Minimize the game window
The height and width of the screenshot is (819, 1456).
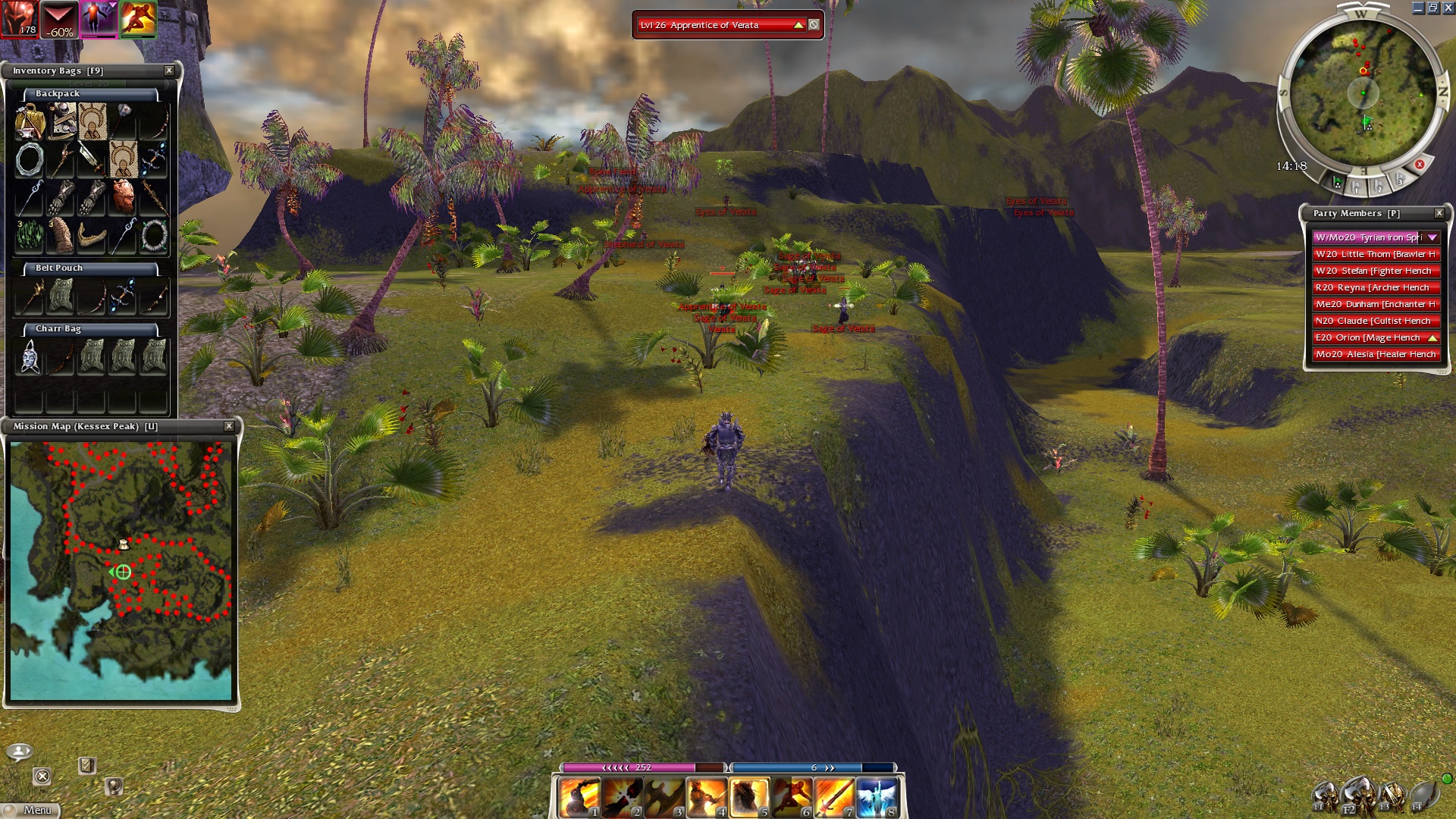coord(1417,8)
